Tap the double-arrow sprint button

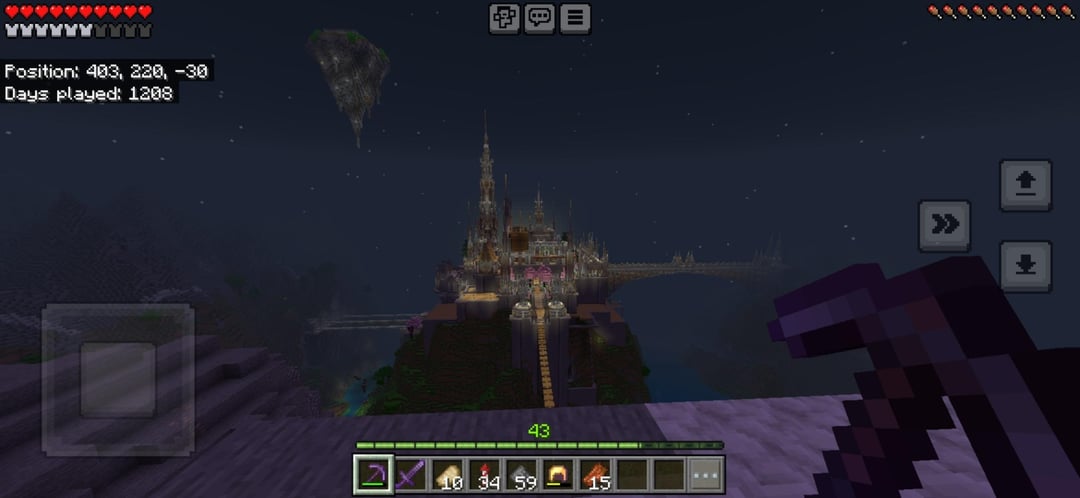click(x=945, y=225)
